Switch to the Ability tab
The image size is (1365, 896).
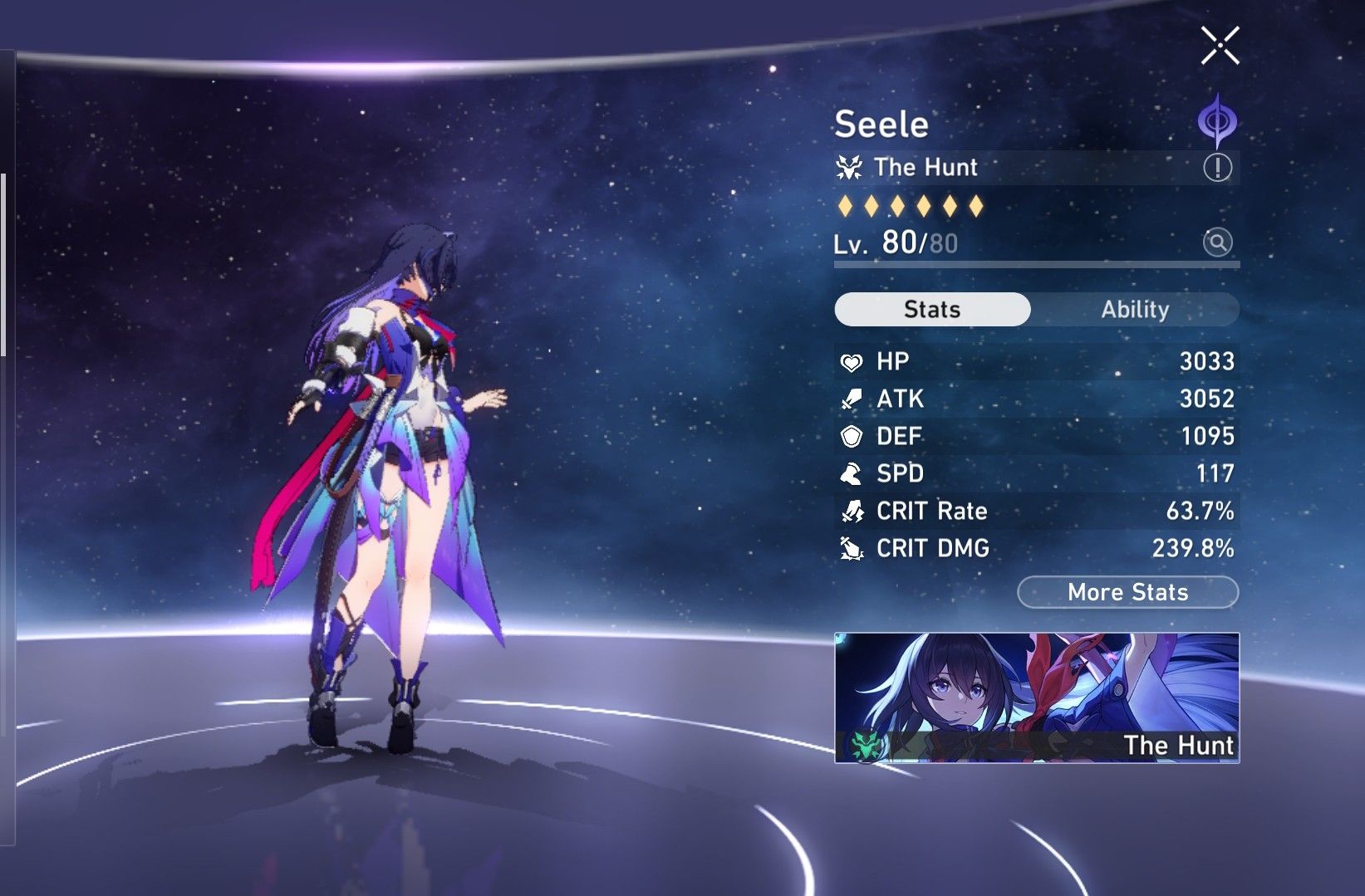coord(1135,309)
